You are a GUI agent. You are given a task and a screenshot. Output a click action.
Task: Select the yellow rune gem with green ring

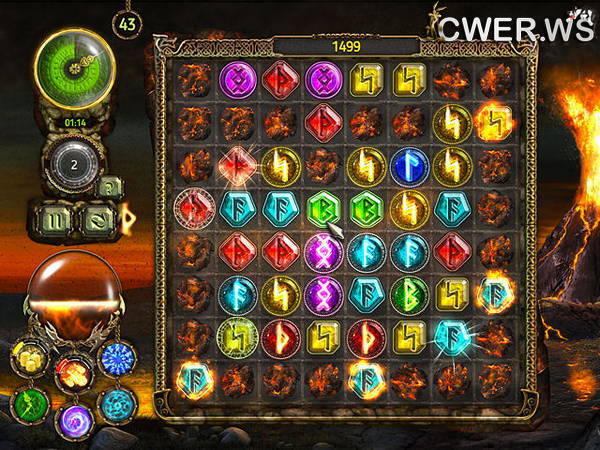click(x=238, y=337)
